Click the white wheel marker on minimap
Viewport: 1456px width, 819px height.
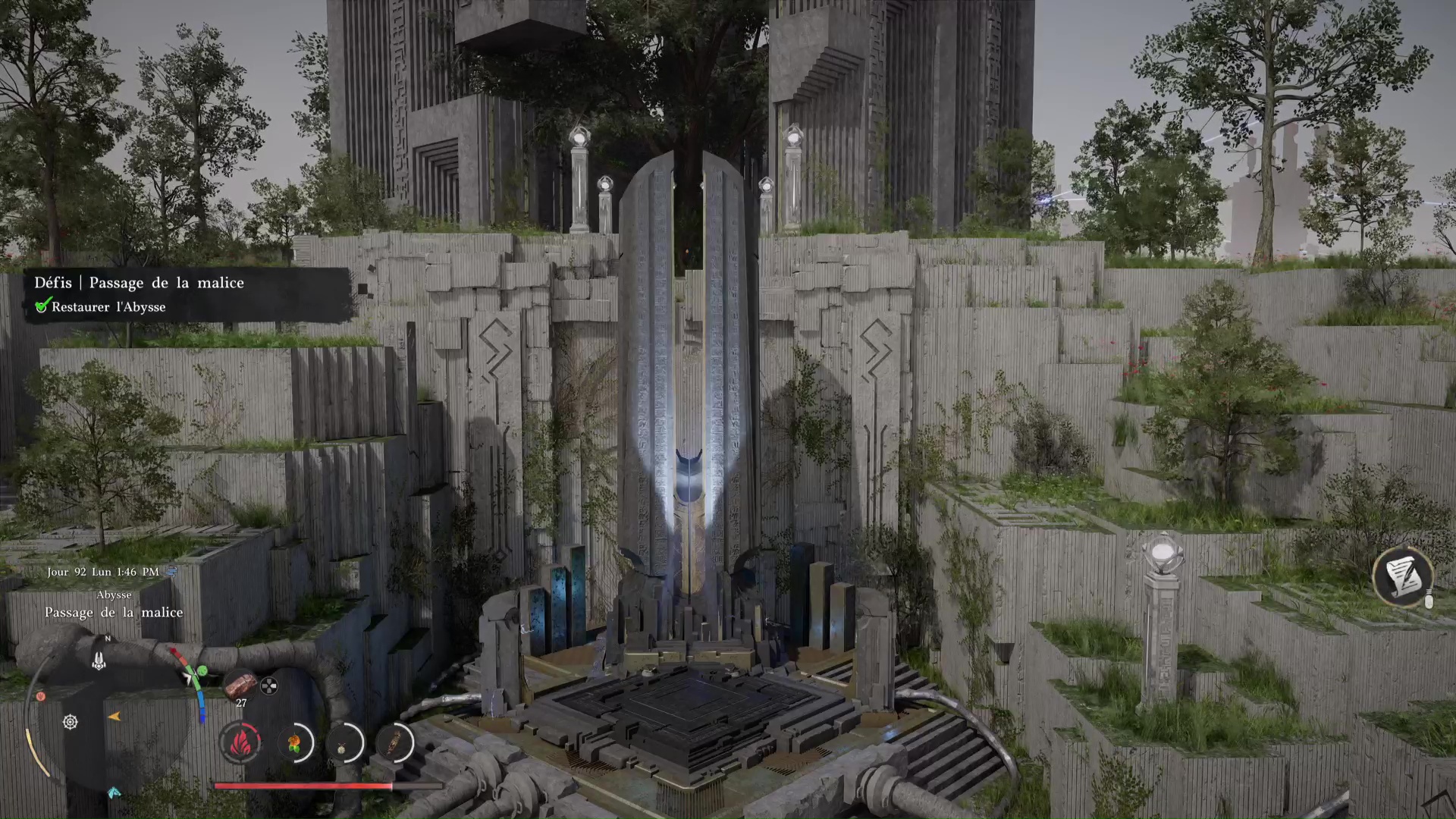(71, 722)
